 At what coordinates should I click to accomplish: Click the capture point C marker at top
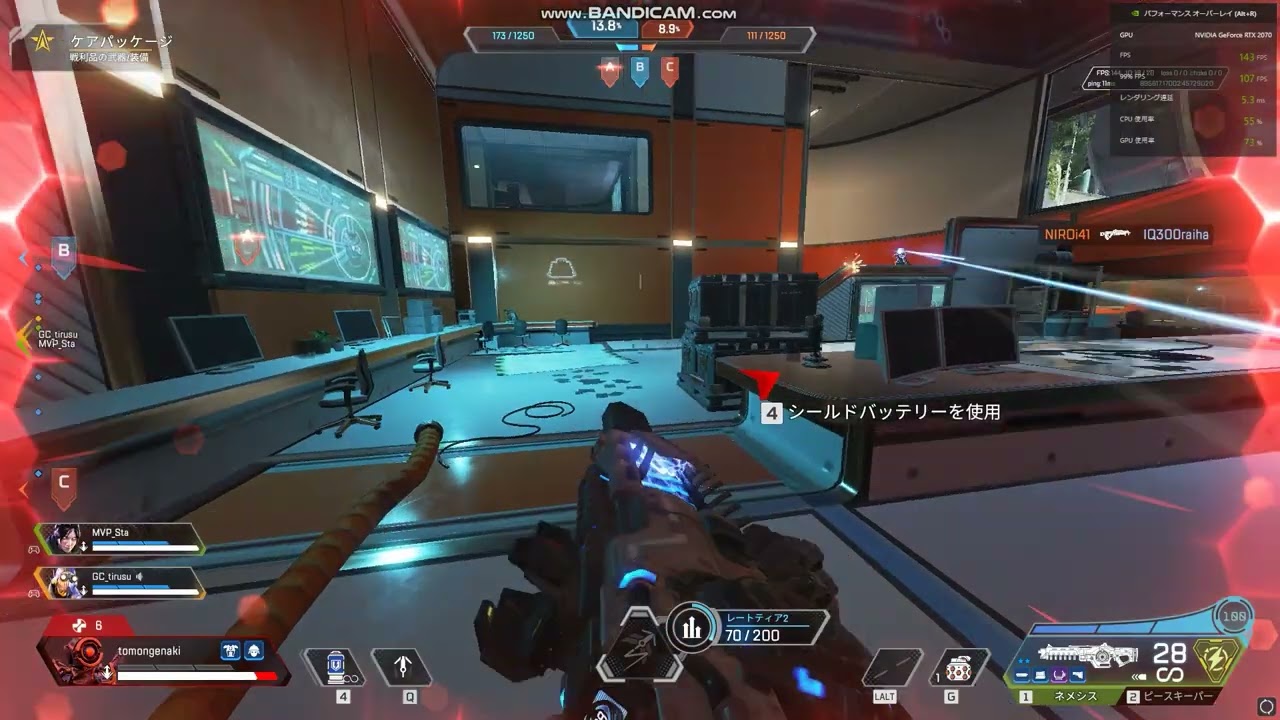(x=670, y=70)
